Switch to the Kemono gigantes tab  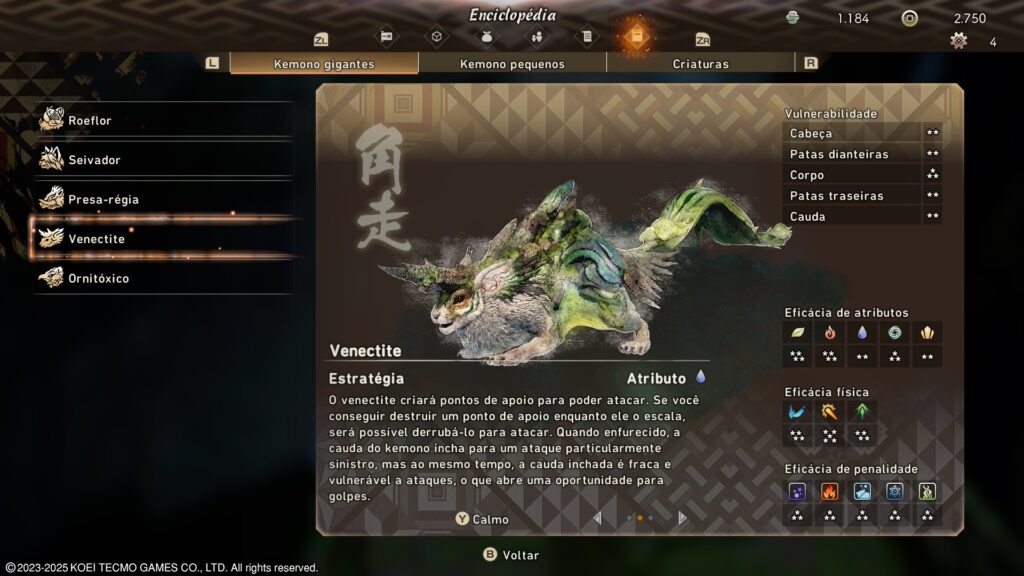tap(324, 64)
